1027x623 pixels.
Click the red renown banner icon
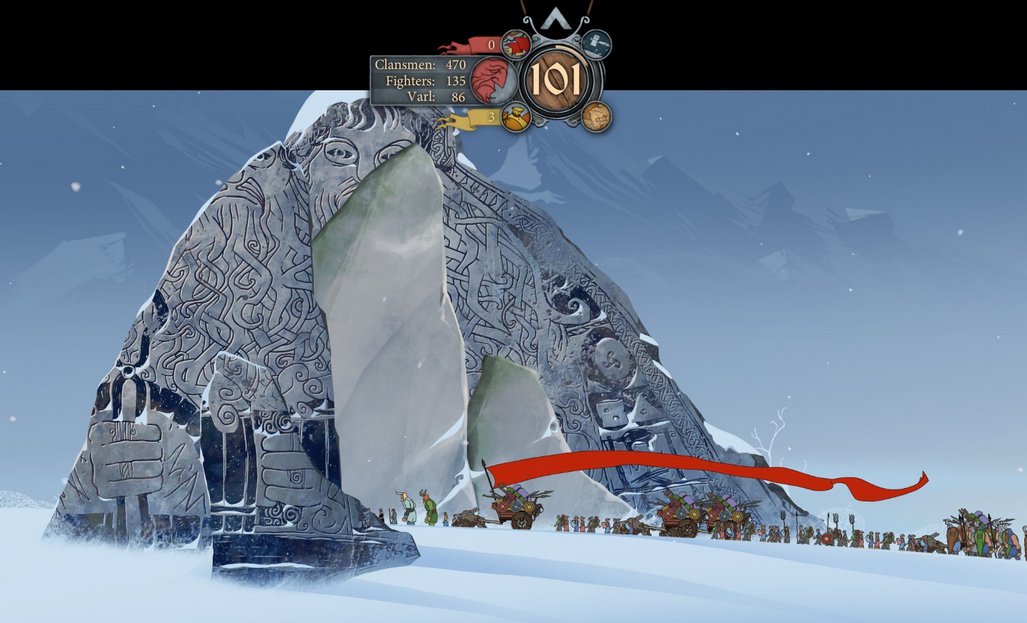coord(515,43)
